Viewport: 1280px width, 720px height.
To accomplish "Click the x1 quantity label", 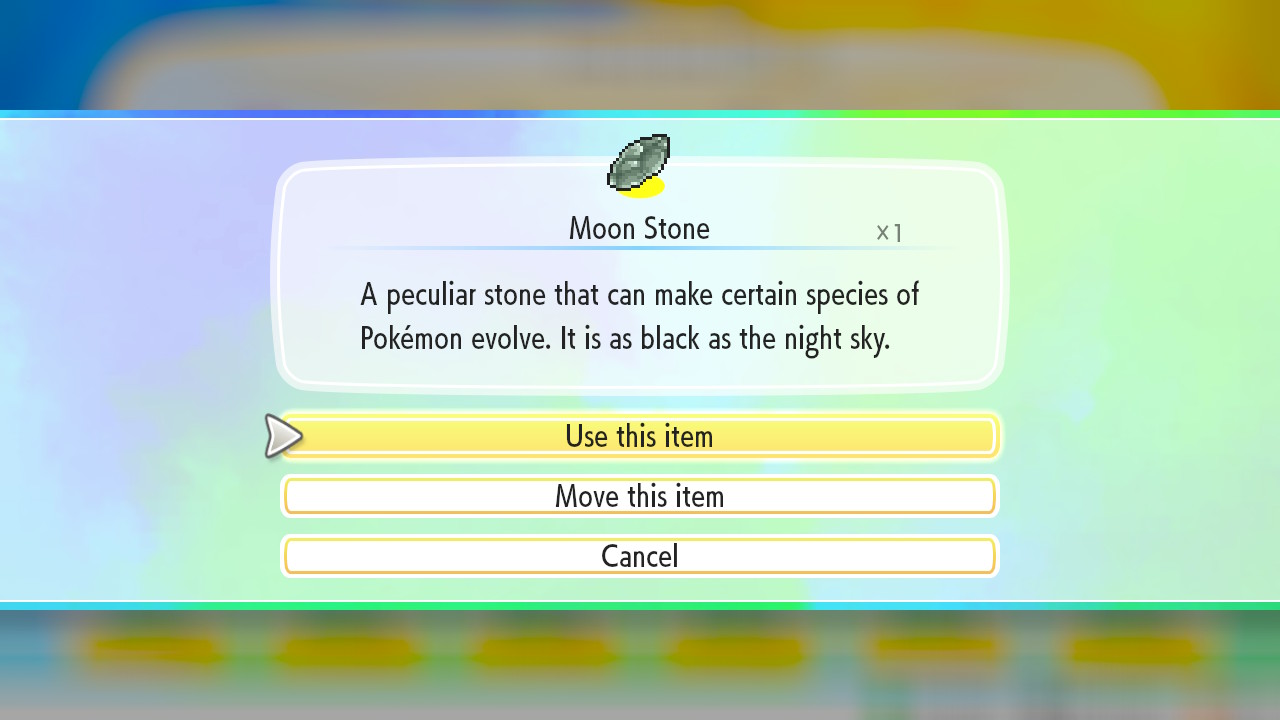I will [888, 231].
